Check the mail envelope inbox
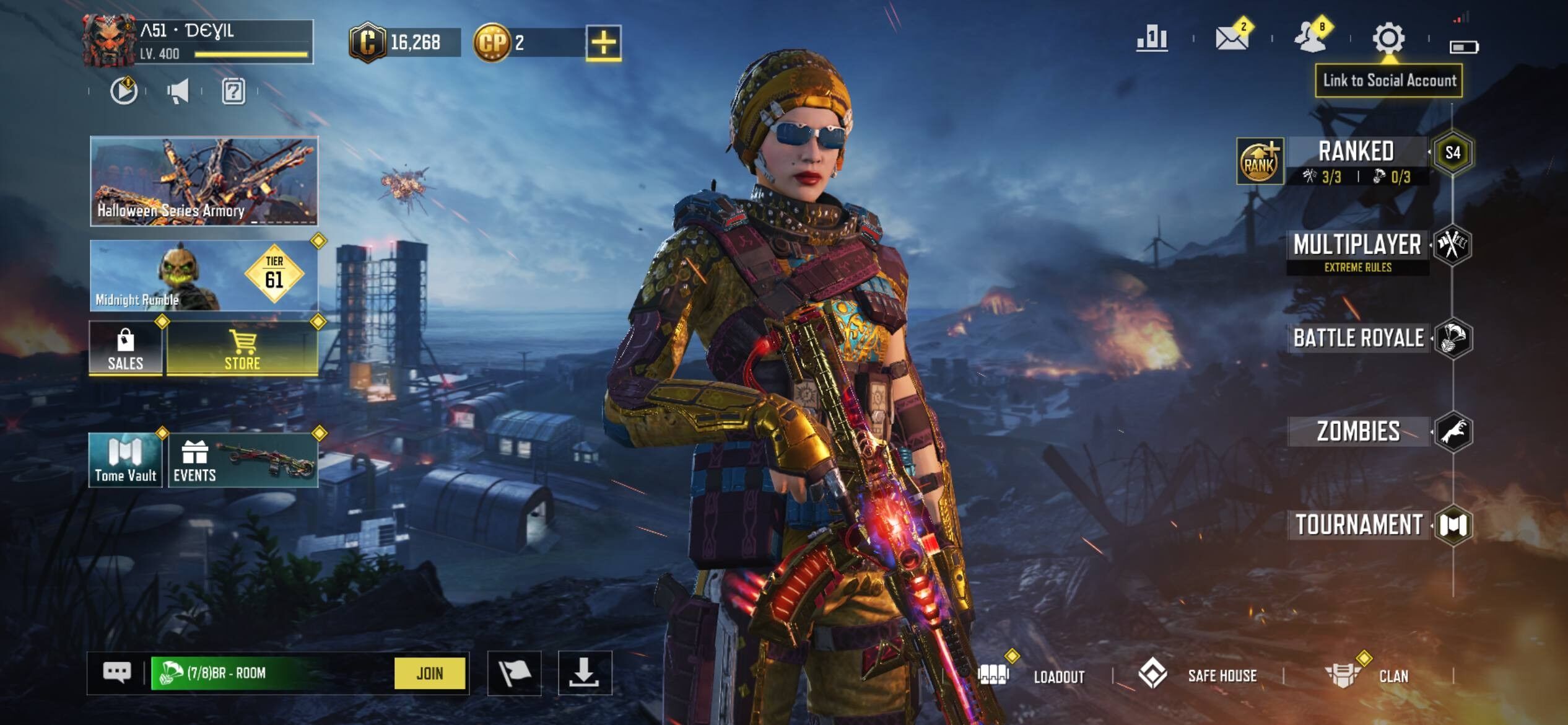 1231,38
